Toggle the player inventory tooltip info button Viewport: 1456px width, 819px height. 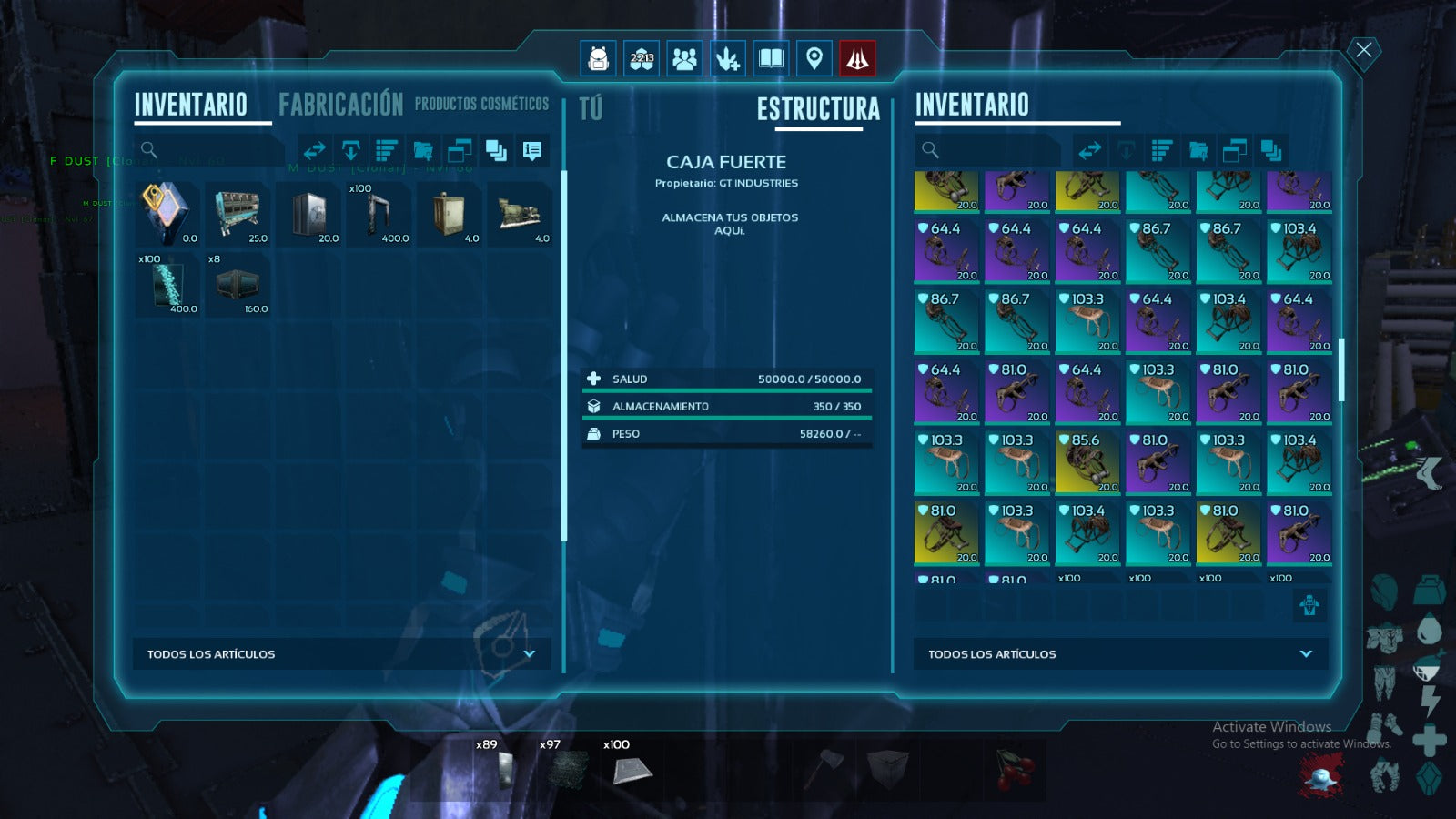point(532,150)
